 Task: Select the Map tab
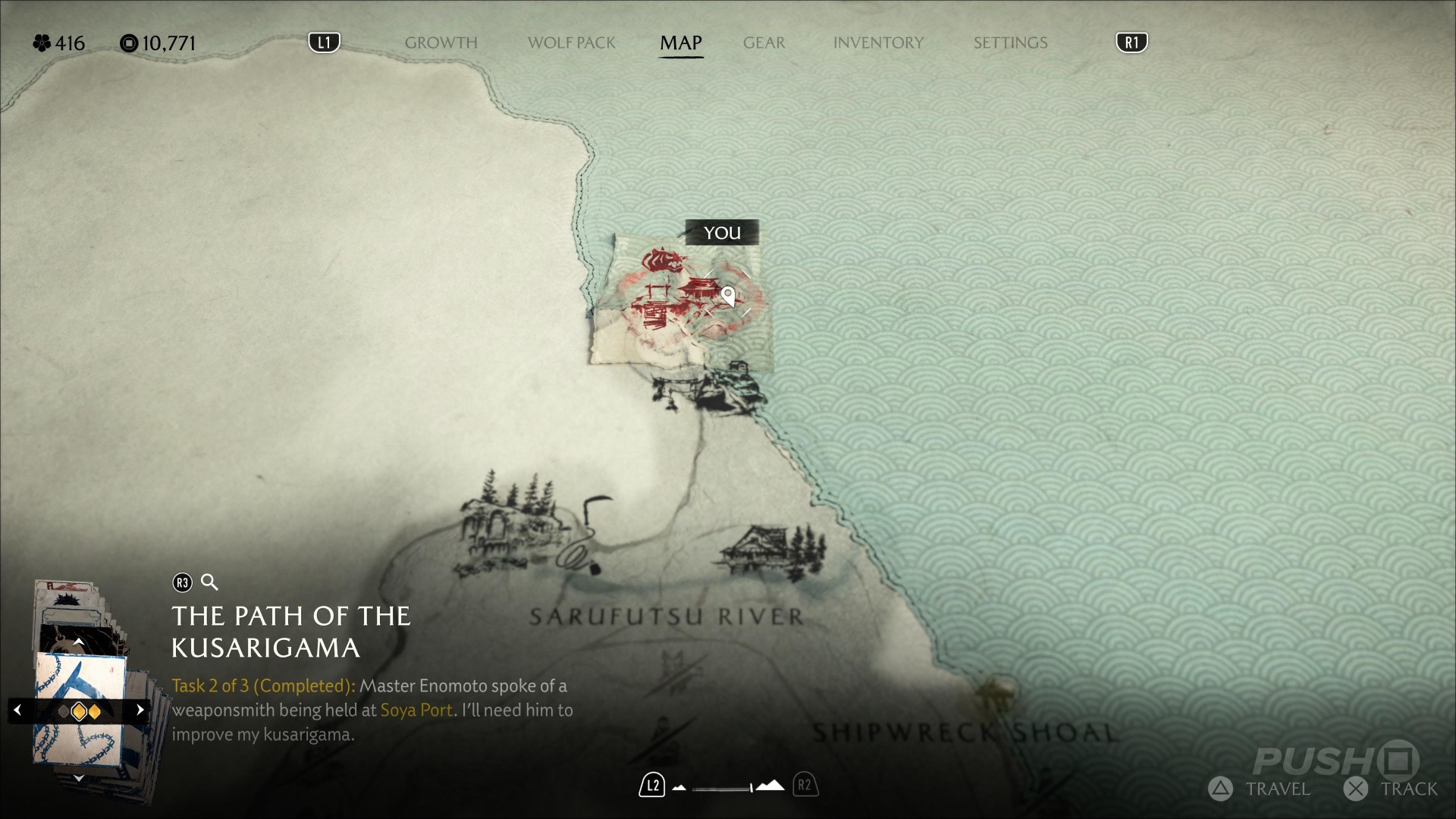pos(680,43)
